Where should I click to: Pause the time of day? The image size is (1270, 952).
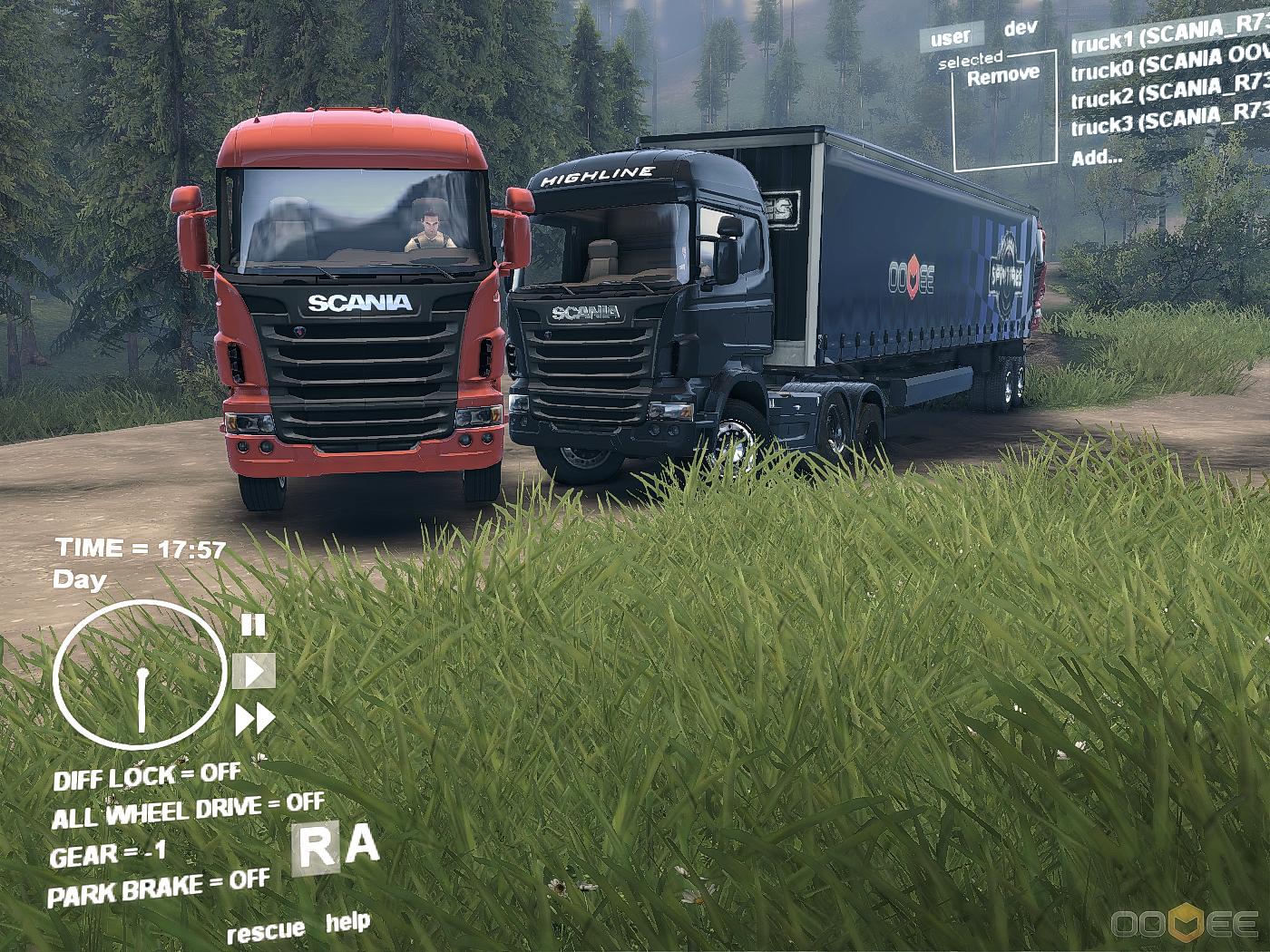253,625
